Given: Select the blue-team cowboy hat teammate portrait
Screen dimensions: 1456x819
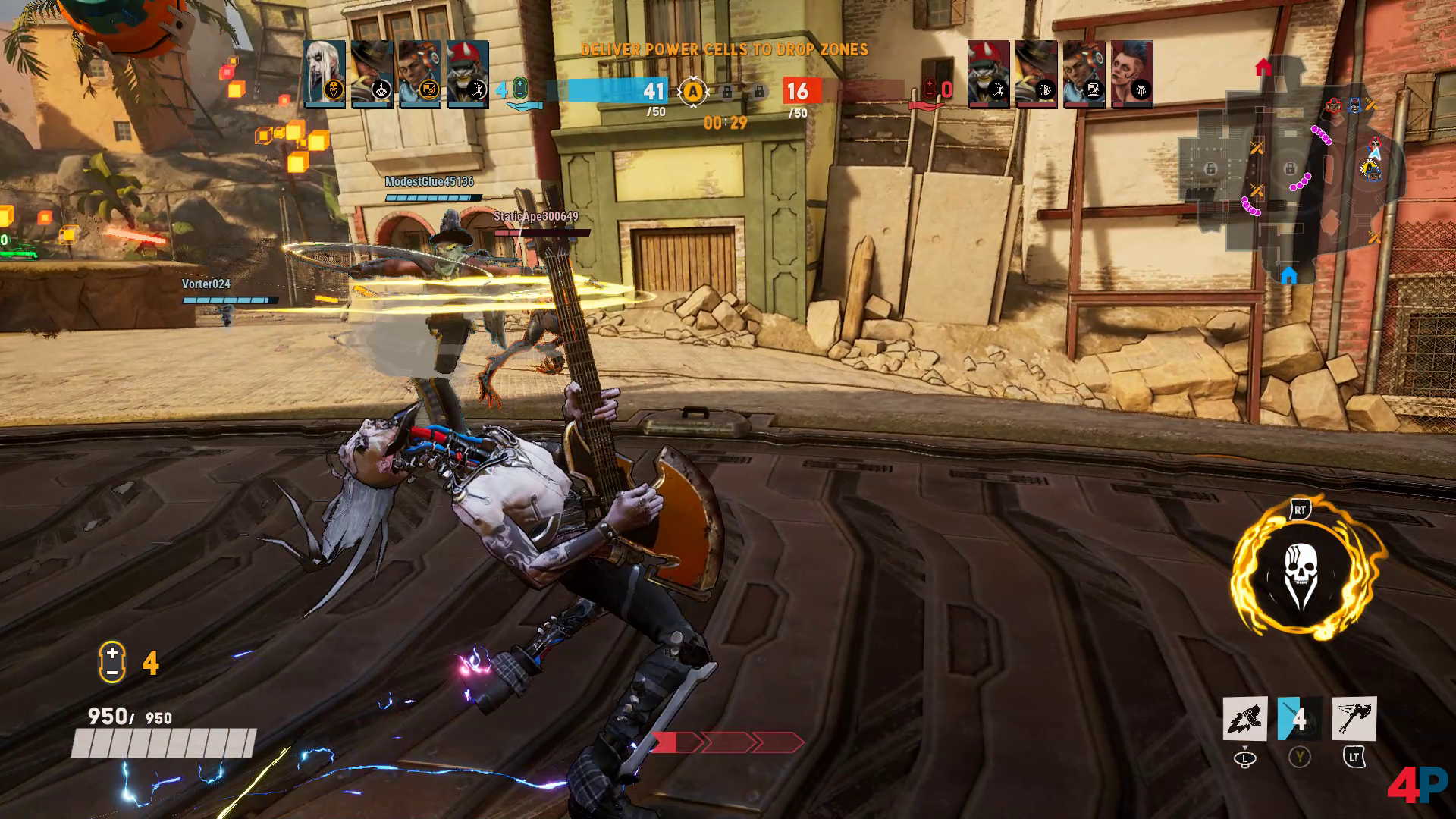Looking at the screenshot, I should coord(372,74).
